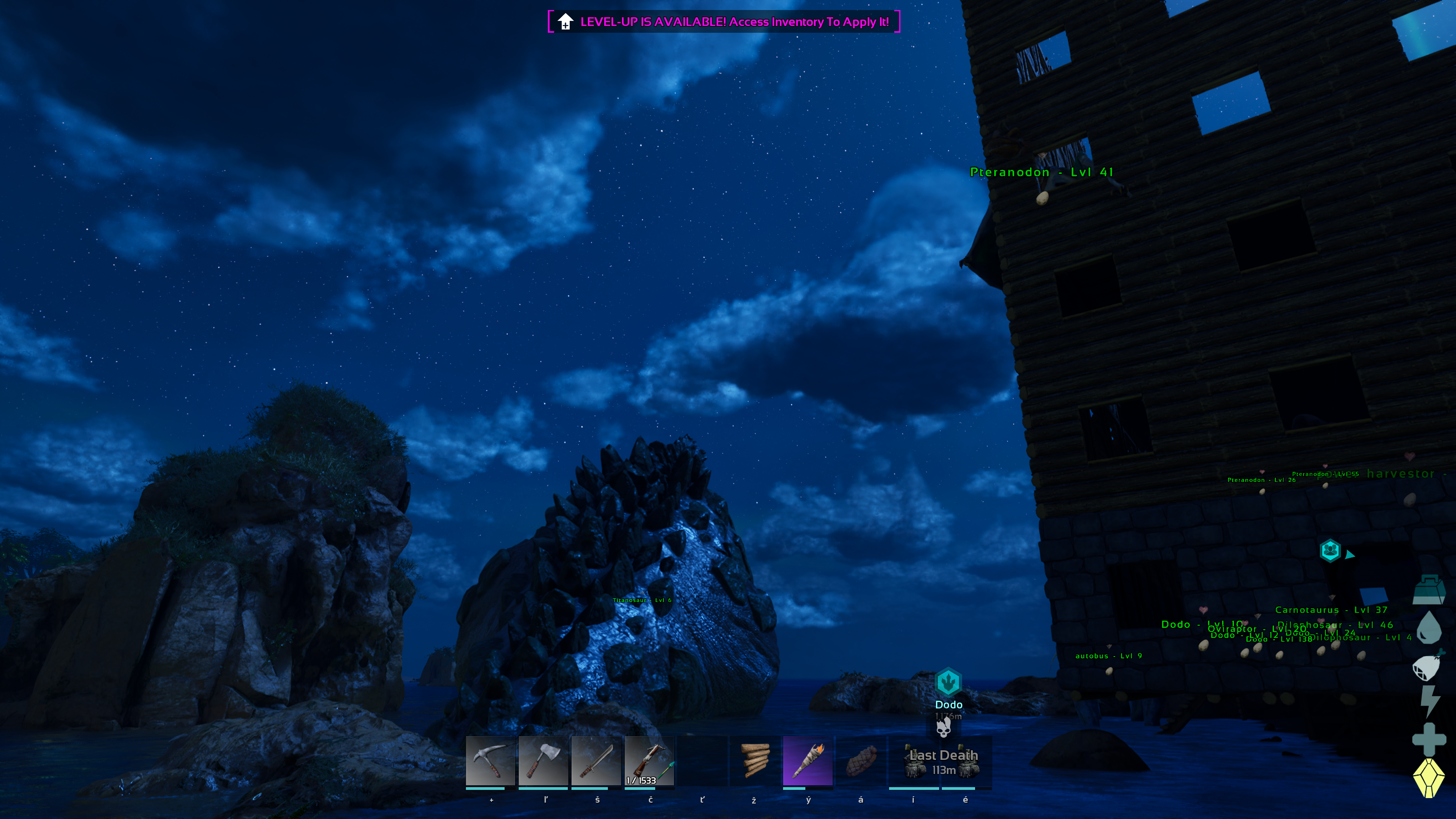Choose the sword hotbar slot
1456x819 pixels.
coord(596,761)
